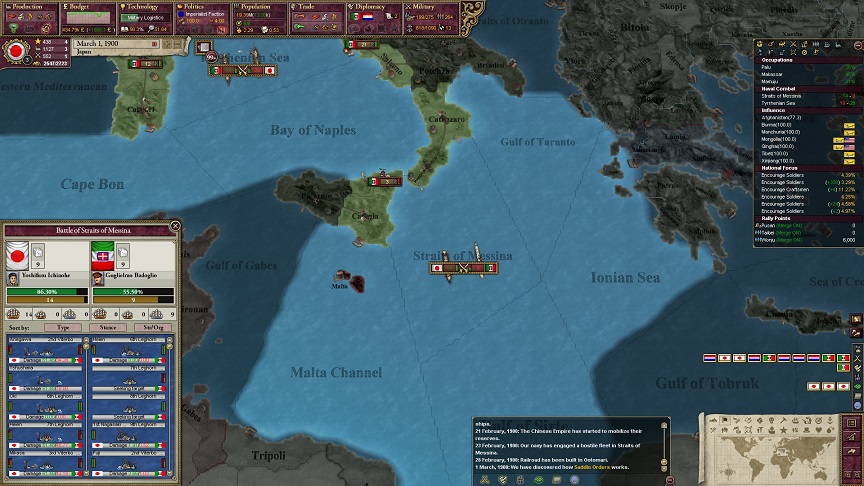Click the Japan flag emblem
The width and height of the screenshot is (864, 486).
pos(16,51)
